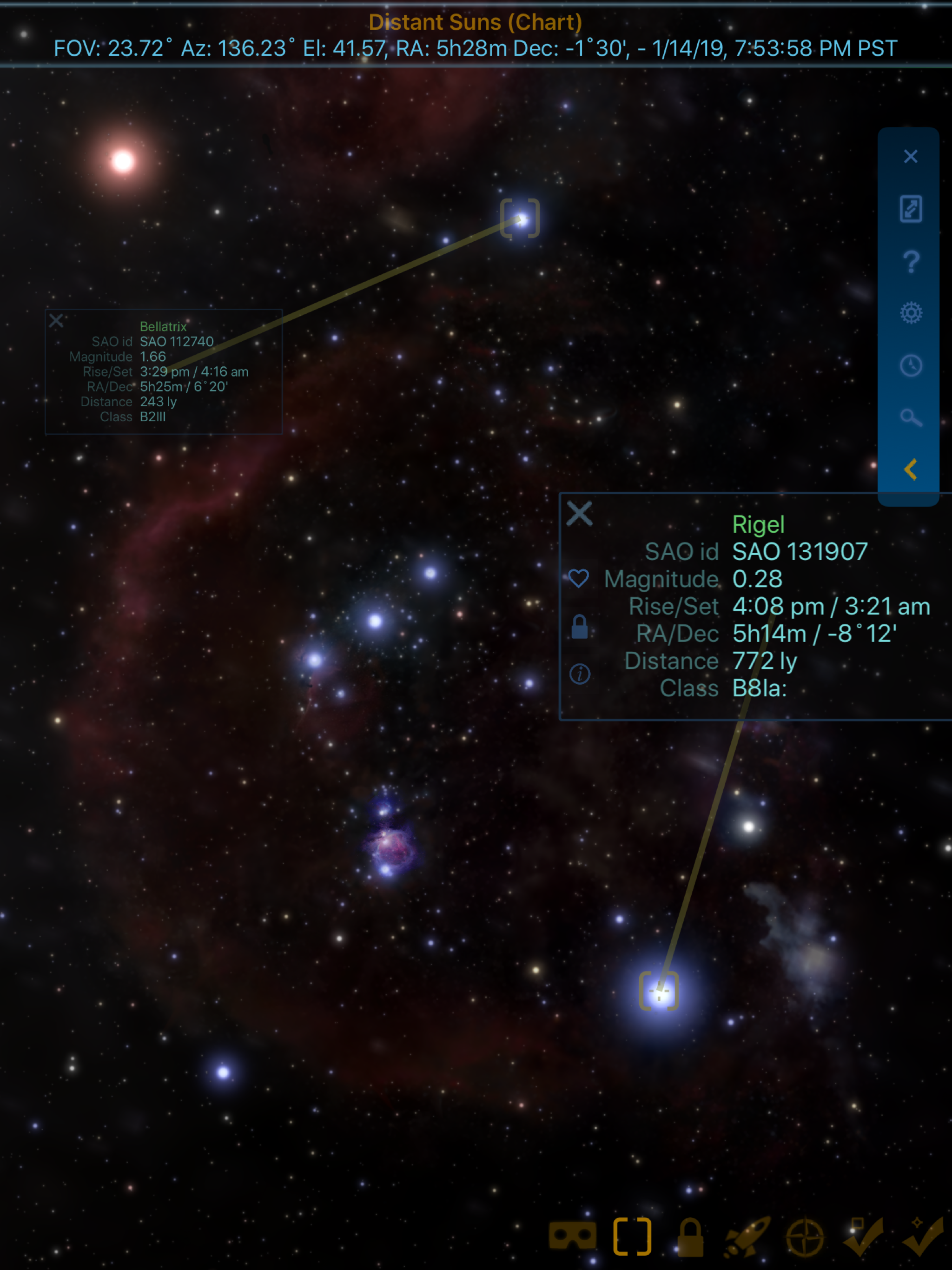This screenshot has height=1270, width=952.
Task: Open the search magnifying glass
Action: (911, 418)
